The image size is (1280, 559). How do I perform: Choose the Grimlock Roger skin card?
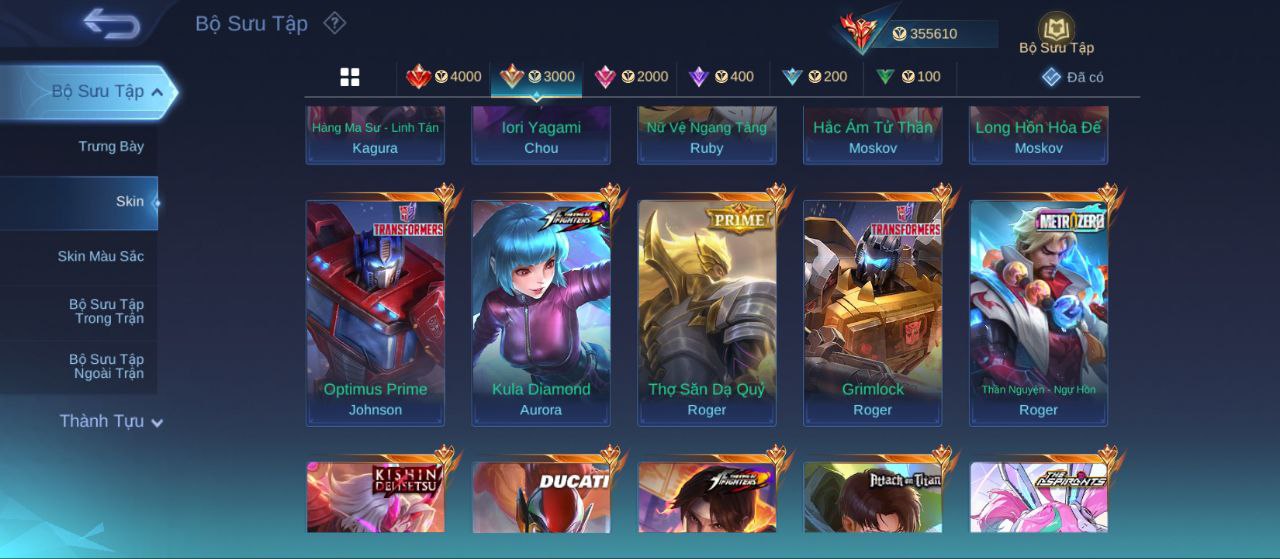[x=873, y=312]
